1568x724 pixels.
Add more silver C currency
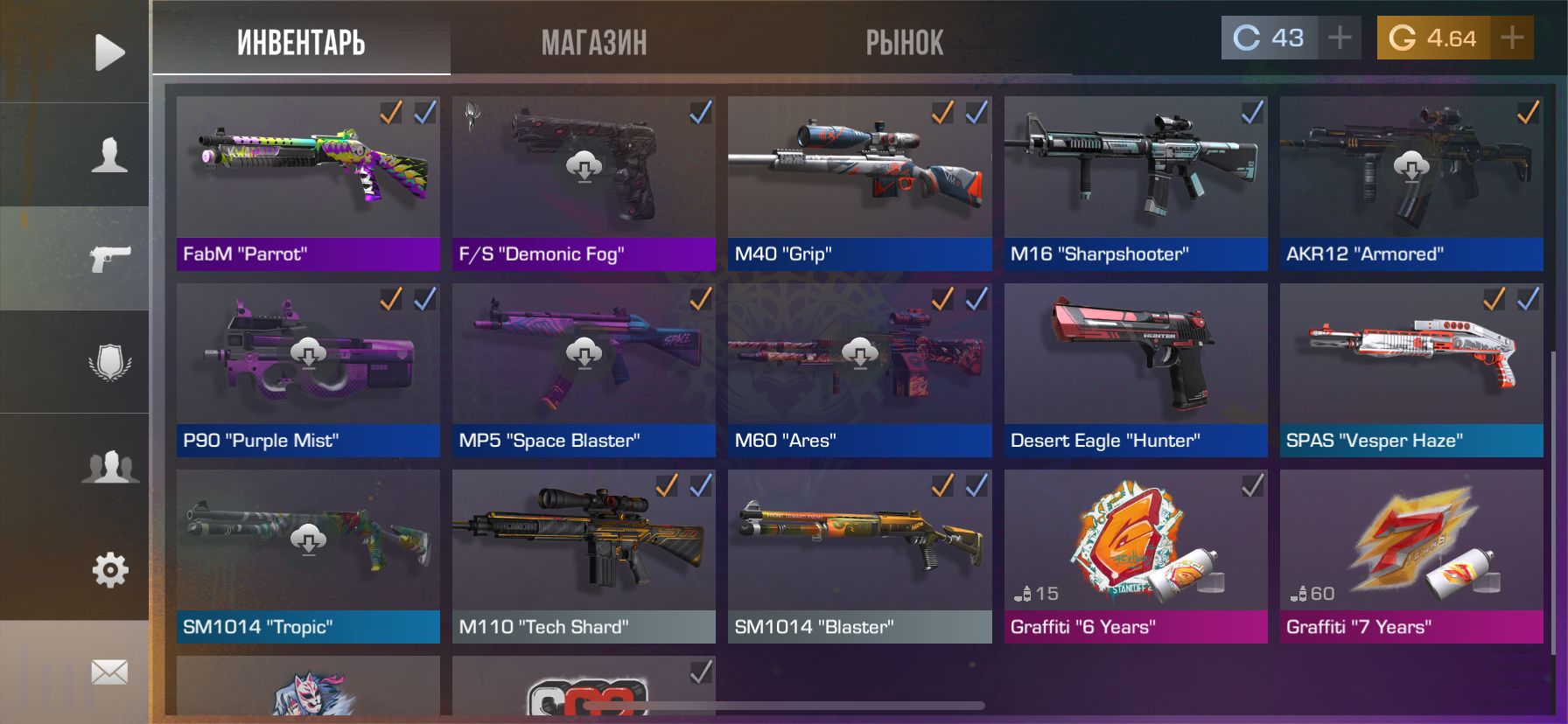[1340, 38]
